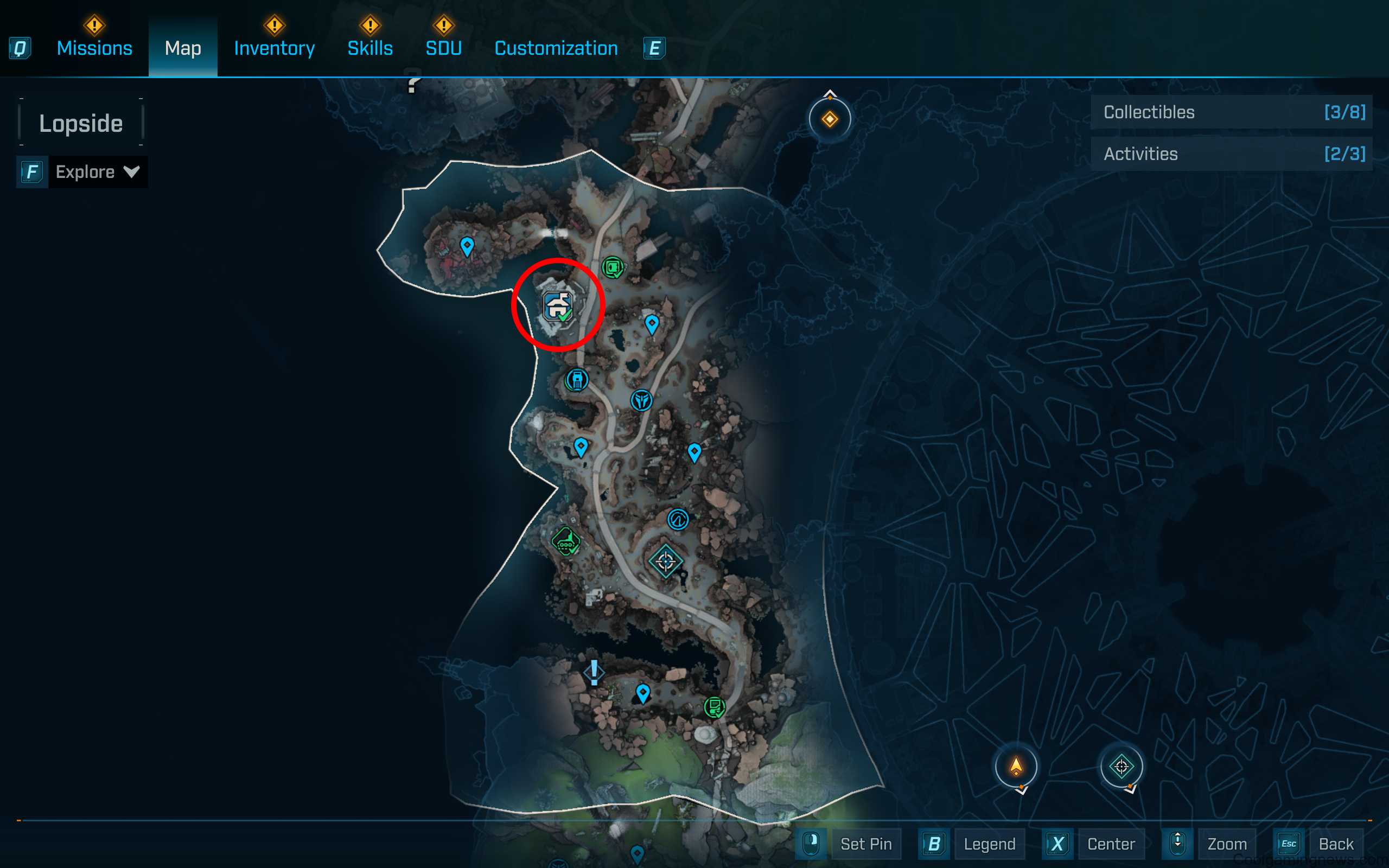1389x868 pixels.
Task: Expand the Explore dropdown
Action: [97, 171]
